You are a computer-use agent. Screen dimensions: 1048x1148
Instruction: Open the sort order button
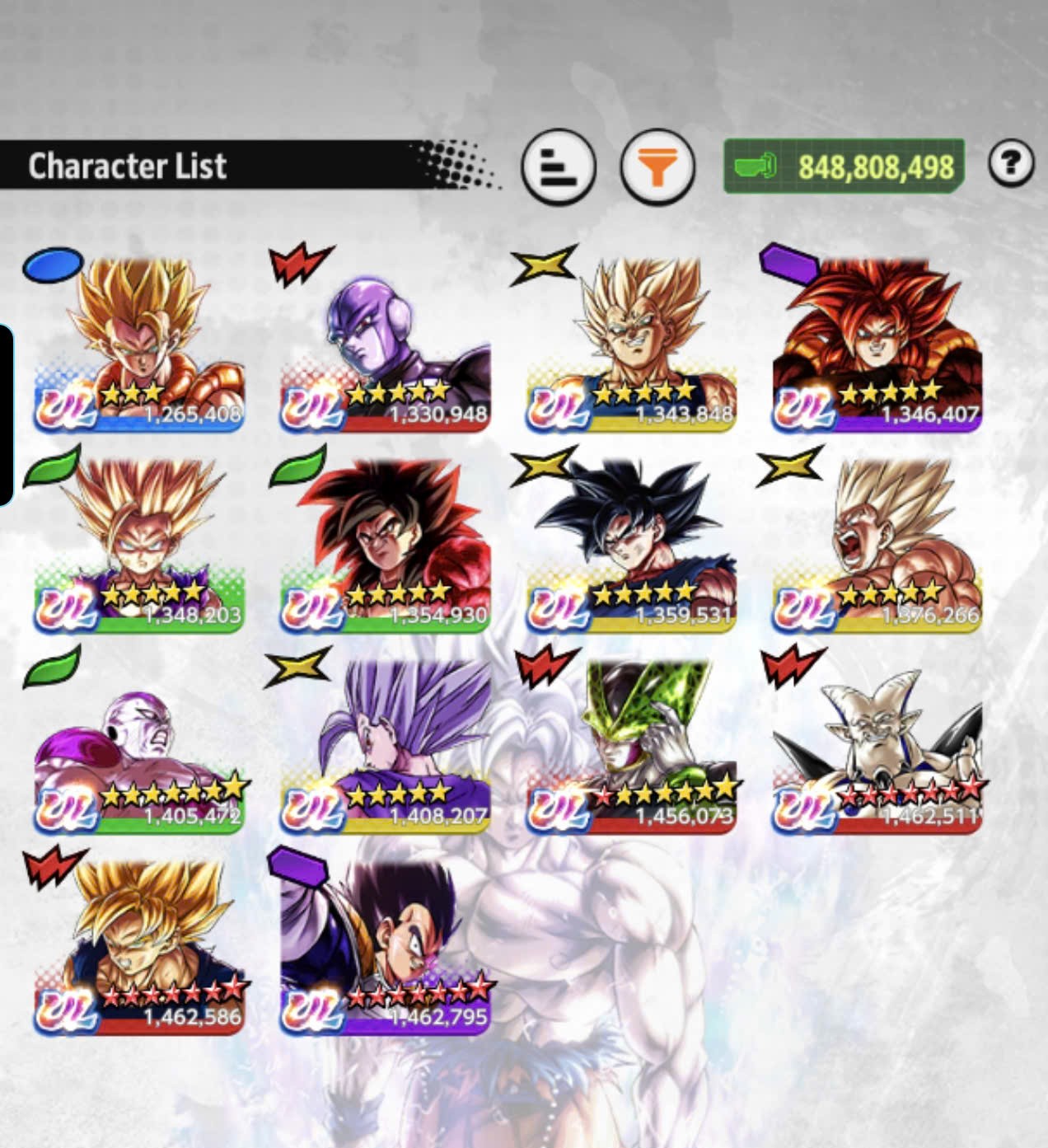[558, 166]
